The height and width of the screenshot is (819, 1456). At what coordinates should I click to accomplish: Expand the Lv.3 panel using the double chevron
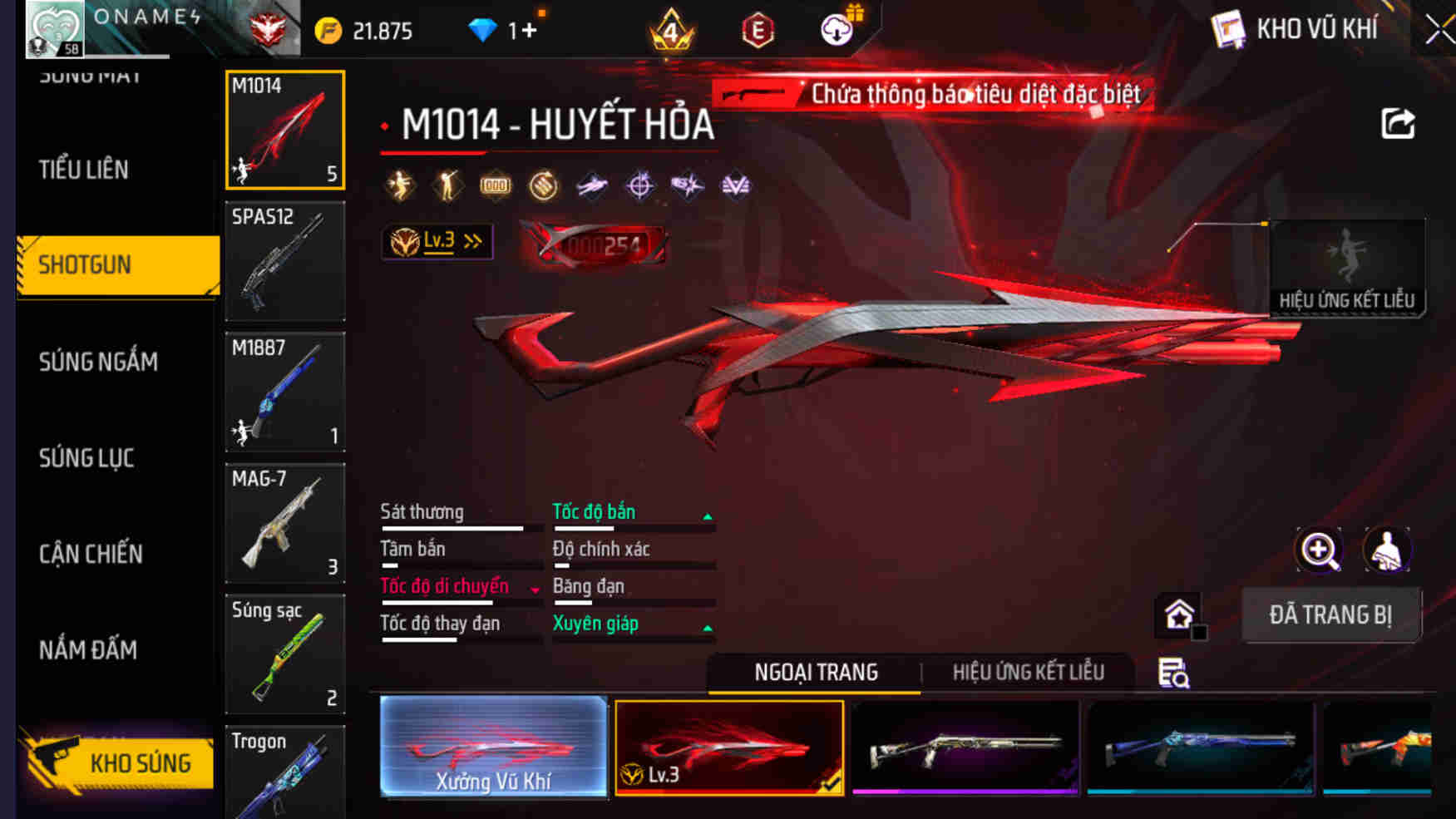pyautogui.click(x=471, y=241)
